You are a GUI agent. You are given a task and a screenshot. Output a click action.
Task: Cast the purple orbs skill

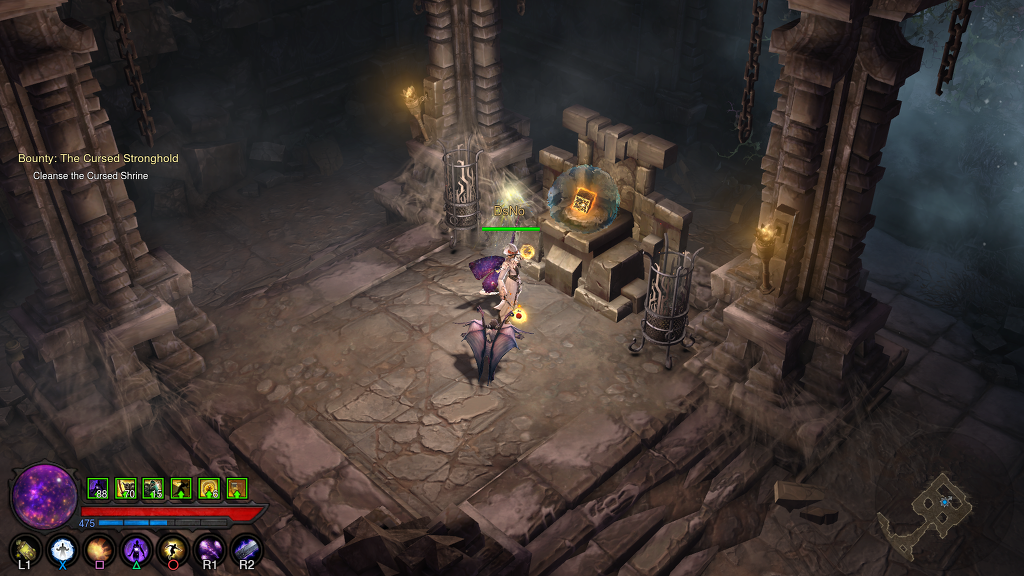click(209, 549)
